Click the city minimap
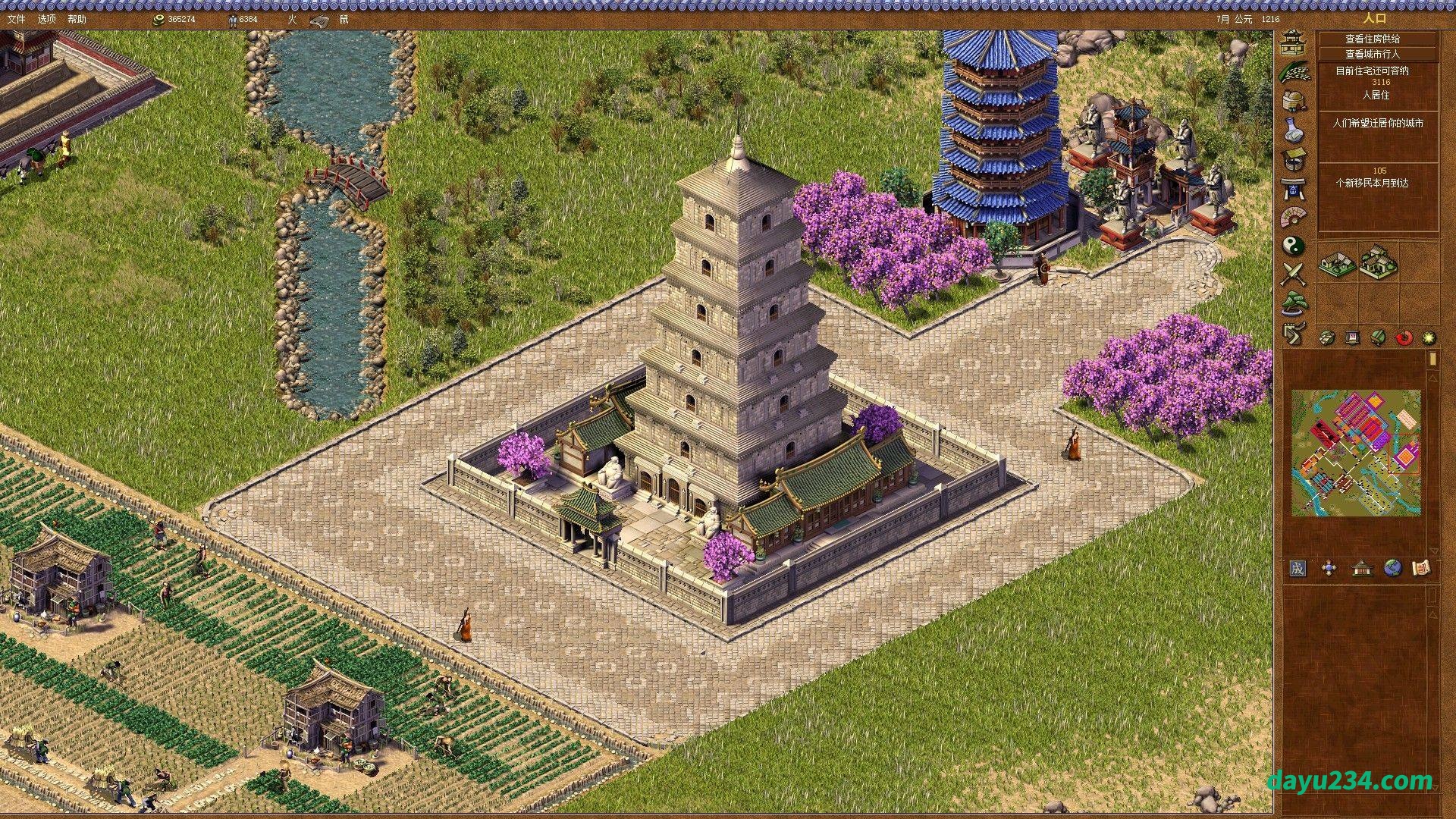Viewport: 1456px width, 819px height. pyautogui.click(x=1356, y=453)
